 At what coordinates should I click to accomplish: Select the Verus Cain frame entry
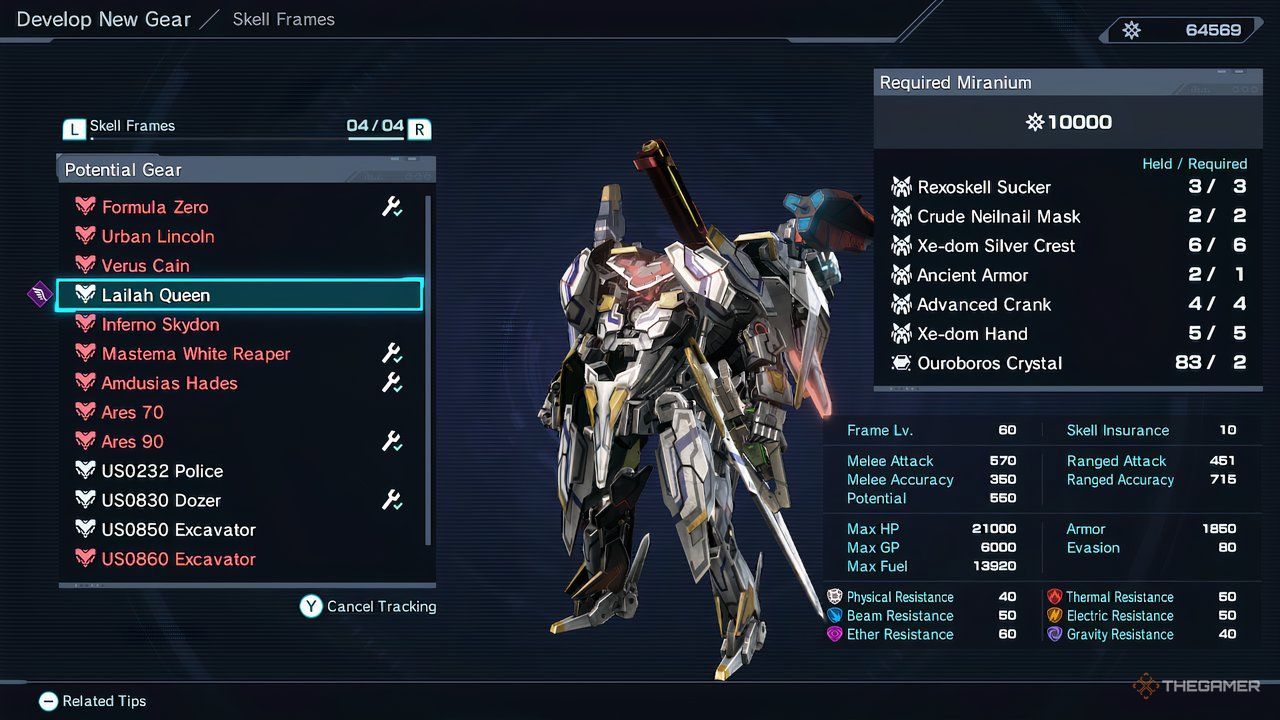pyautogui.click(x=147, y=265)
